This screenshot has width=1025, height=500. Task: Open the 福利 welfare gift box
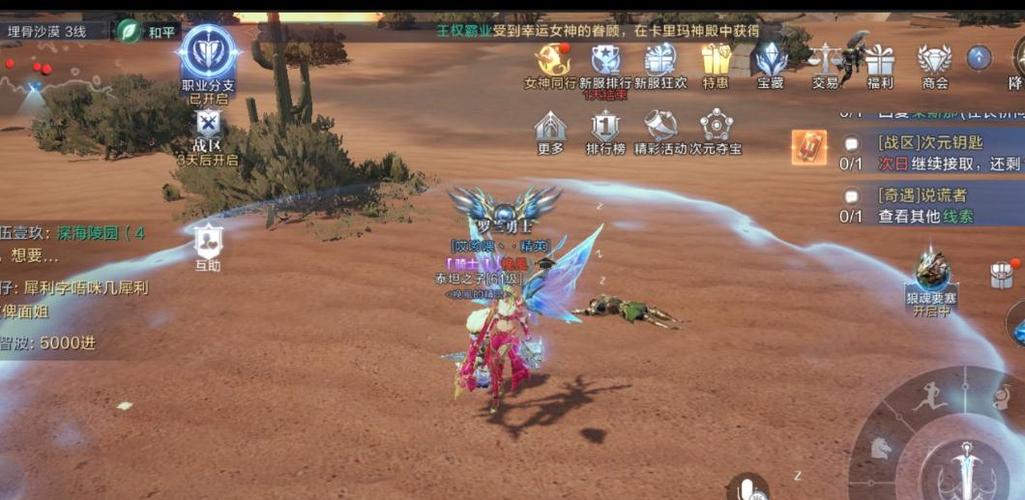point(880,60)
